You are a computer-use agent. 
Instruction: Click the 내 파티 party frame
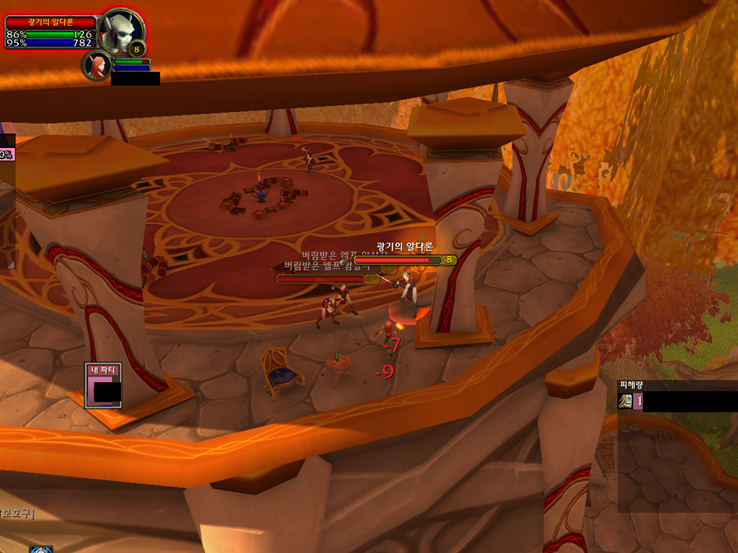pos(103,386)
